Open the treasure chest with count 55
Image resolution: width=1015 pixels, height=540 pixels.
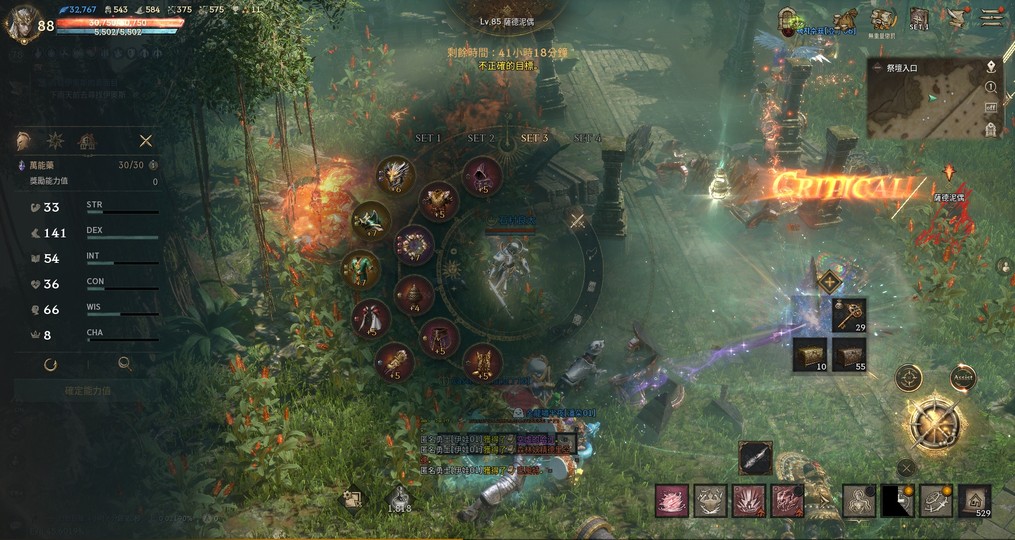coord(850,353)
